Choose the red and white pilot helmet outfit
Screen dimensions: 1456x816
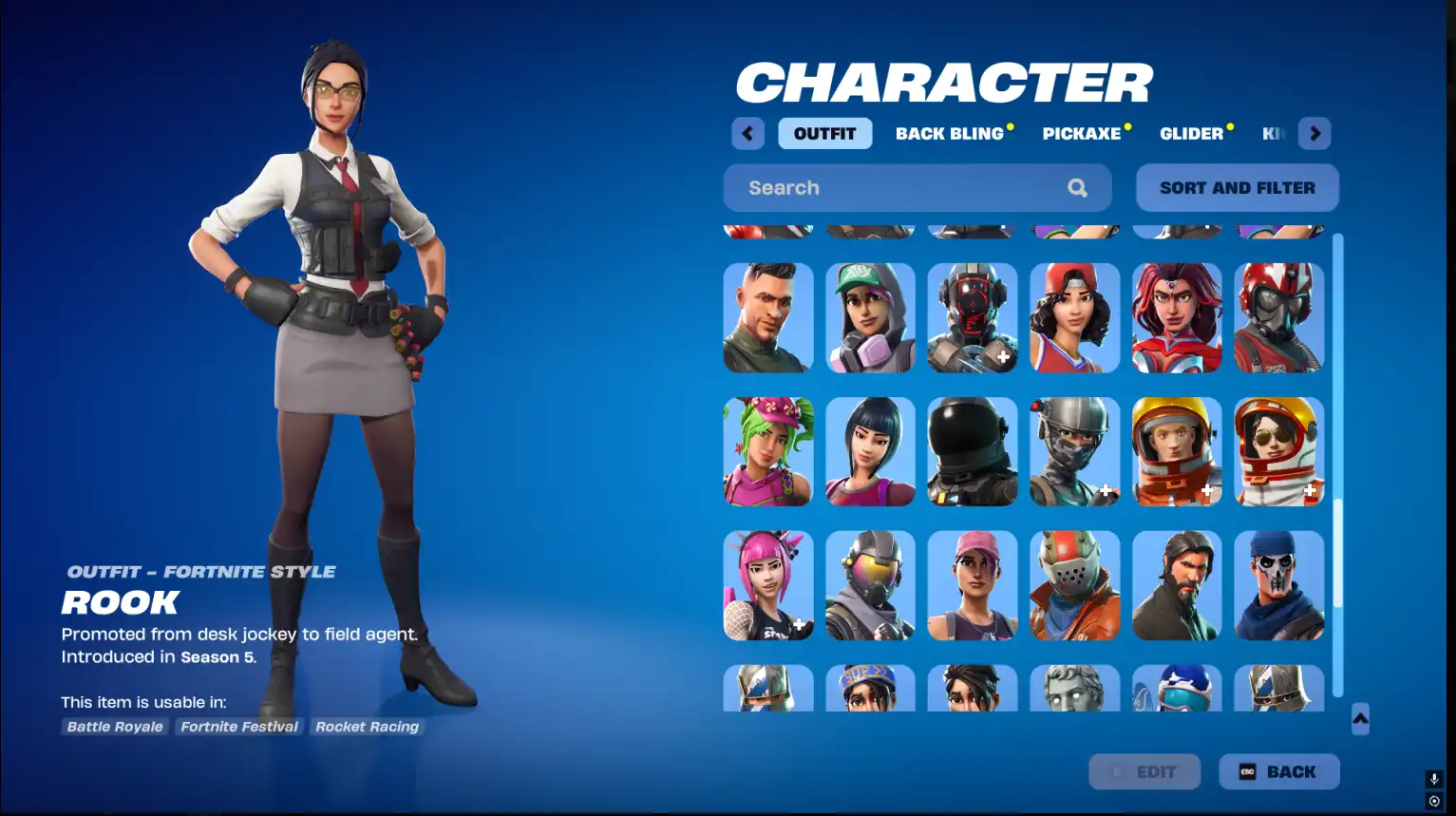[x=1278, y=318]
